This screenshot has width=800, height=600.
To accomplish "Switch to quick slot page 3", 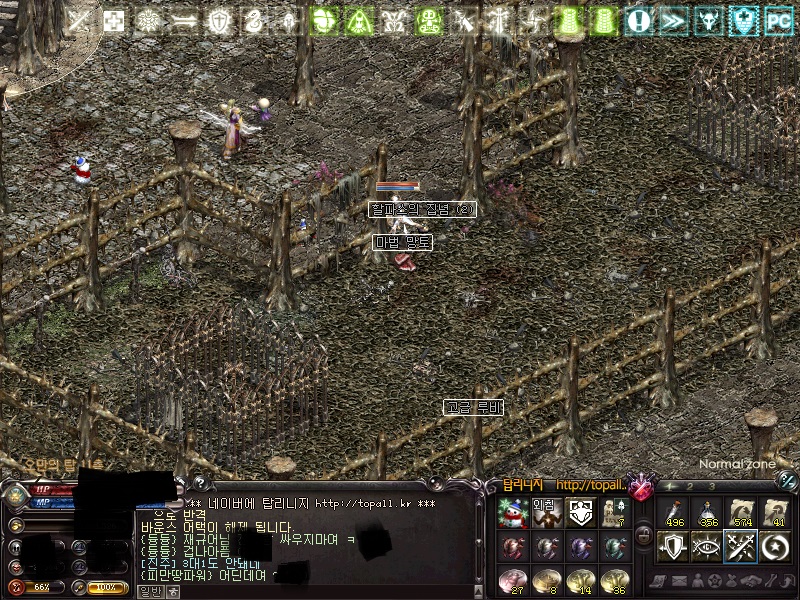I will point(710,486).
